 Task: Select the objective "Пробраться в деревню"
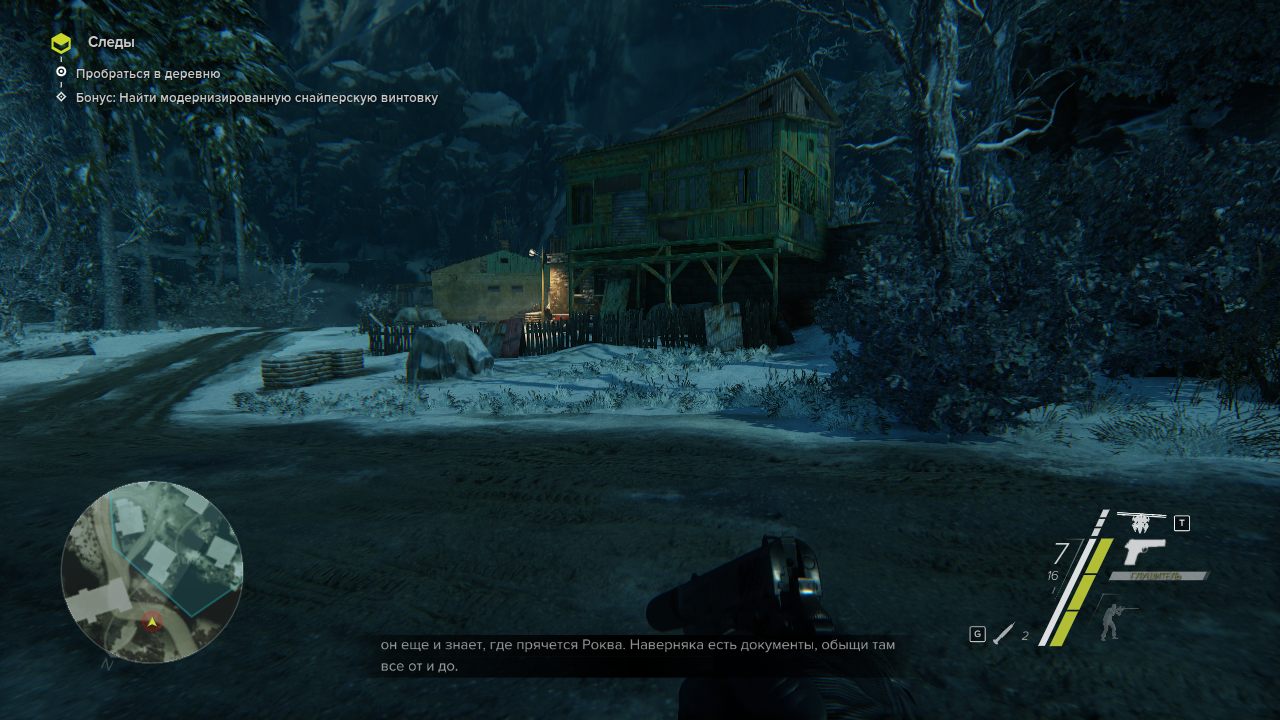click(148, 74)
